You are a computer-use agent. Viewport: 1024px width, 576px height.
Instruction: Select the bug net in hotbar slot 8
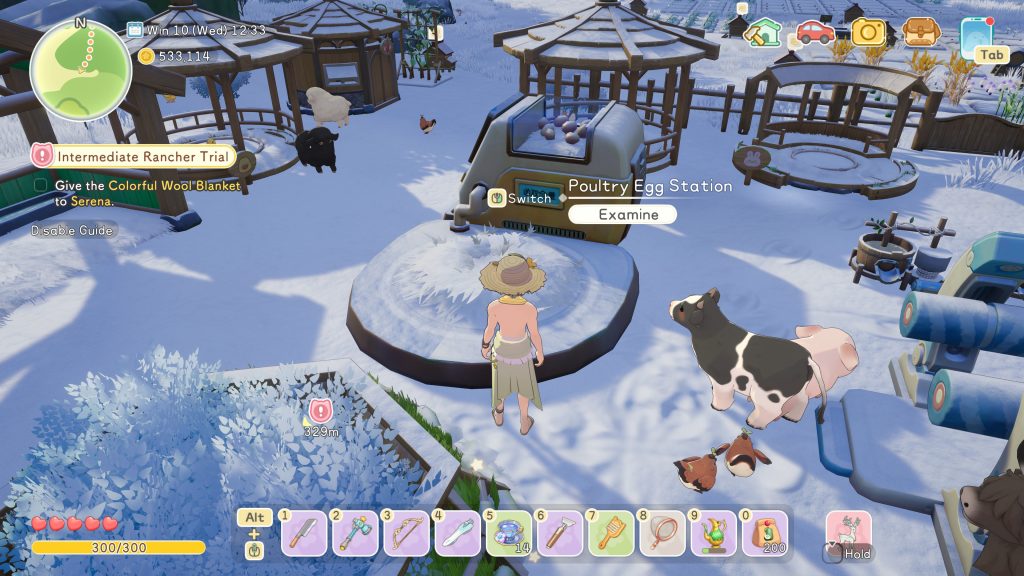(x=662, y=533)
